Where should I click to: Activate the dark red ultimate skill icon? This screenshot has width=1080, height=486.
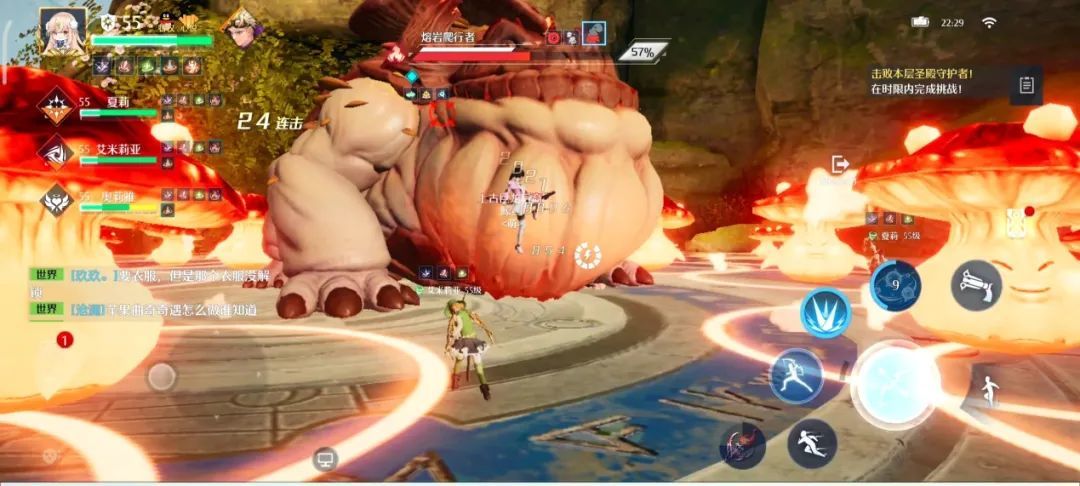(x=743, y=443)
